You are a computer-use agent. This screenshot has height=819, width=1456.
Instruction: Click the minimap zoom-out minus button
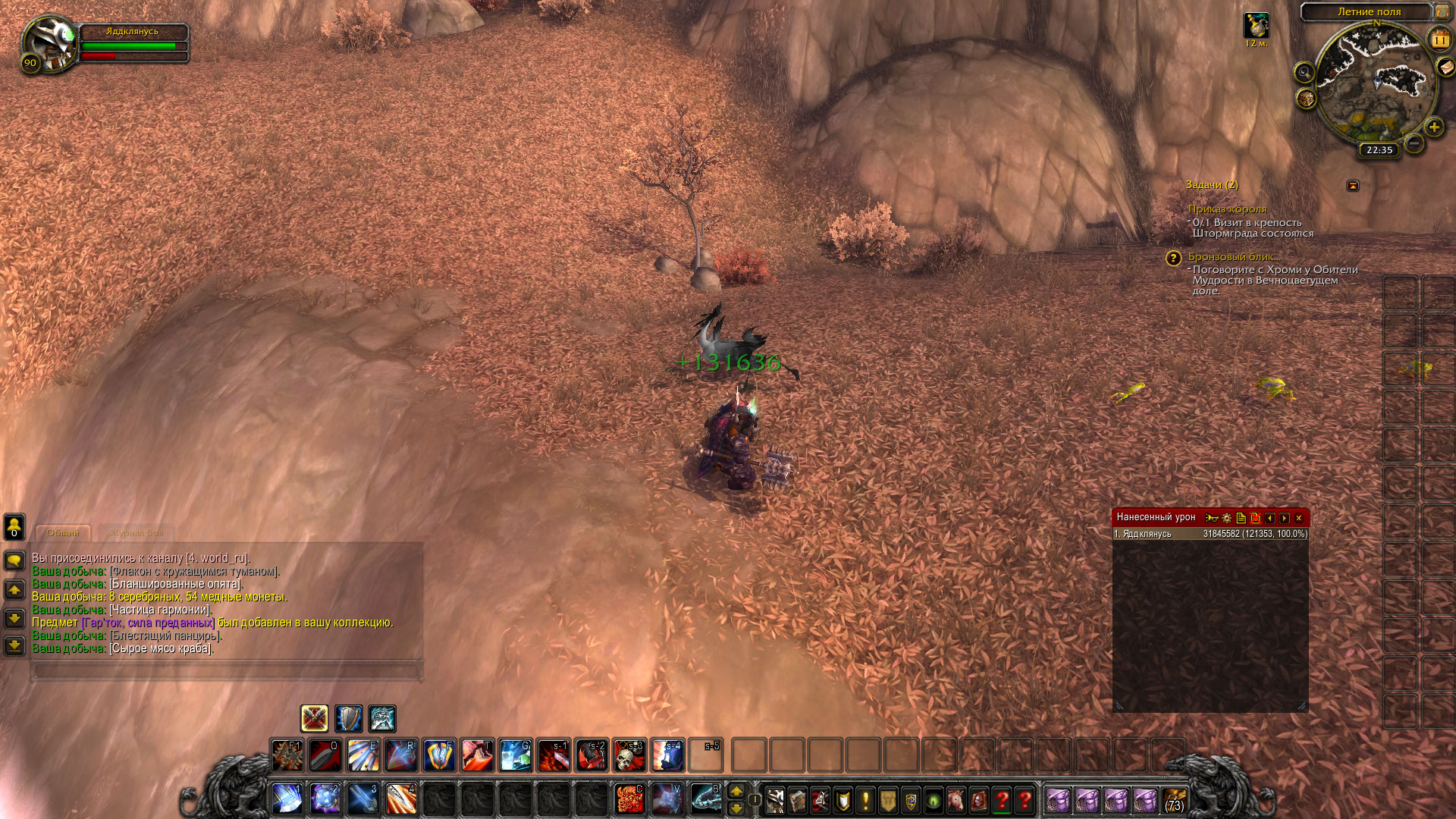click(x=1414, y=142)
